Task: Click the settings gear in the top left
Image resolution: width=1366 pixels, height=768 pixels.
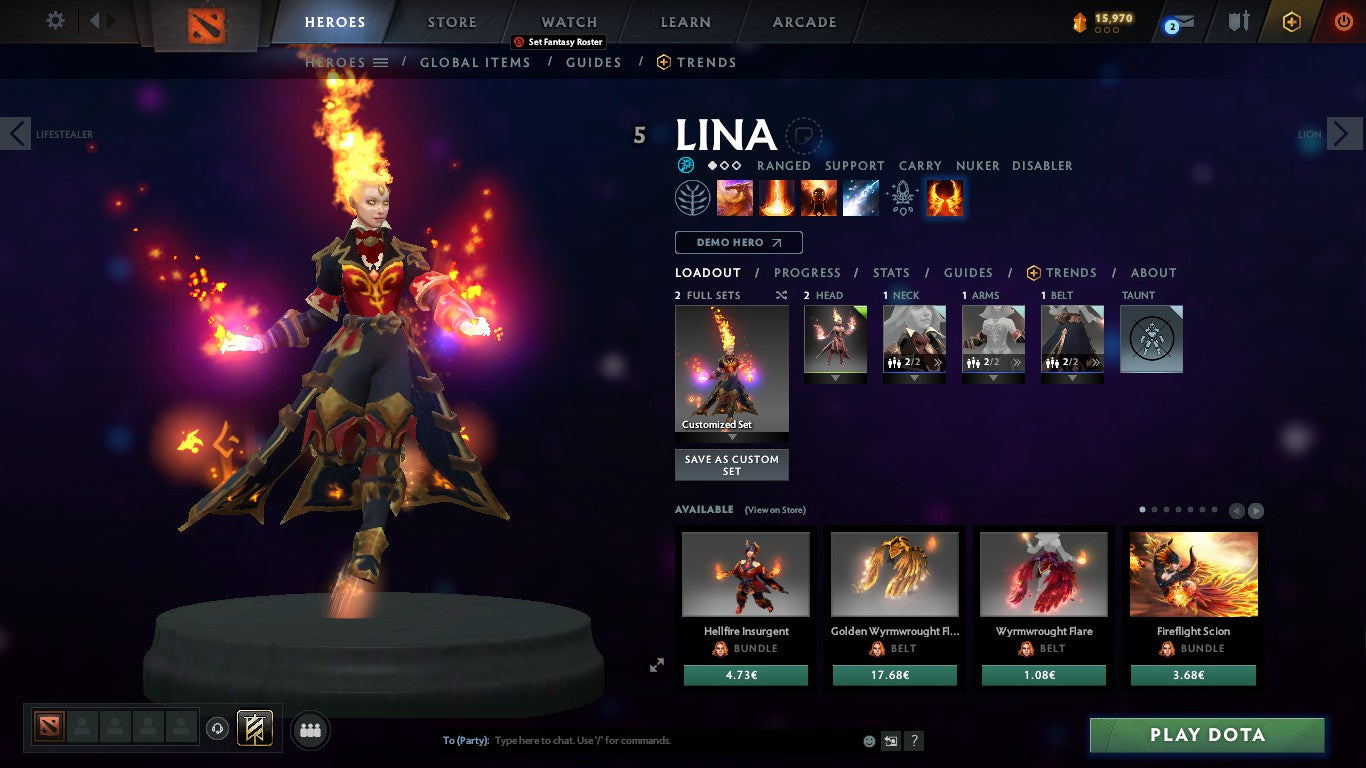Action: (x=54, y=19)
